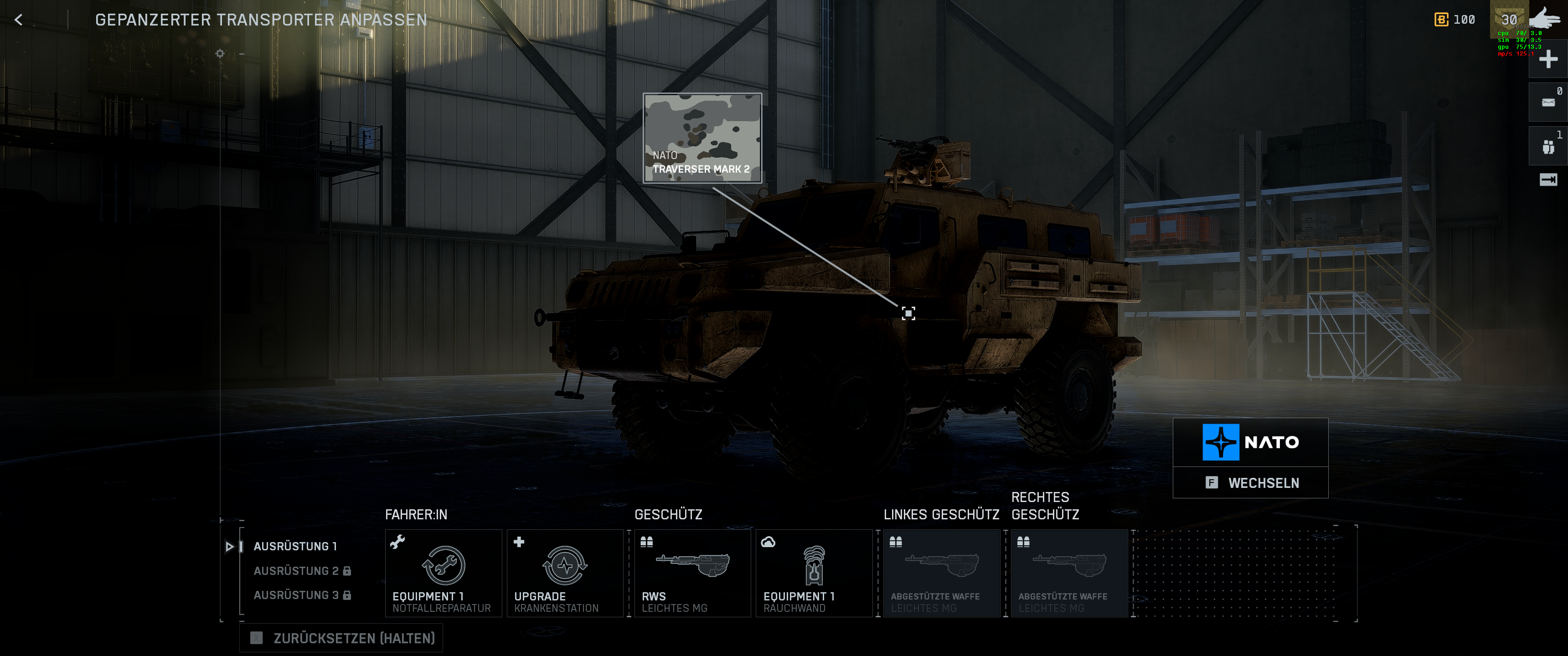Switch faction with the Wechseln button
The width and height of the screenshot is (1568, 656).
click(1250, 482)
